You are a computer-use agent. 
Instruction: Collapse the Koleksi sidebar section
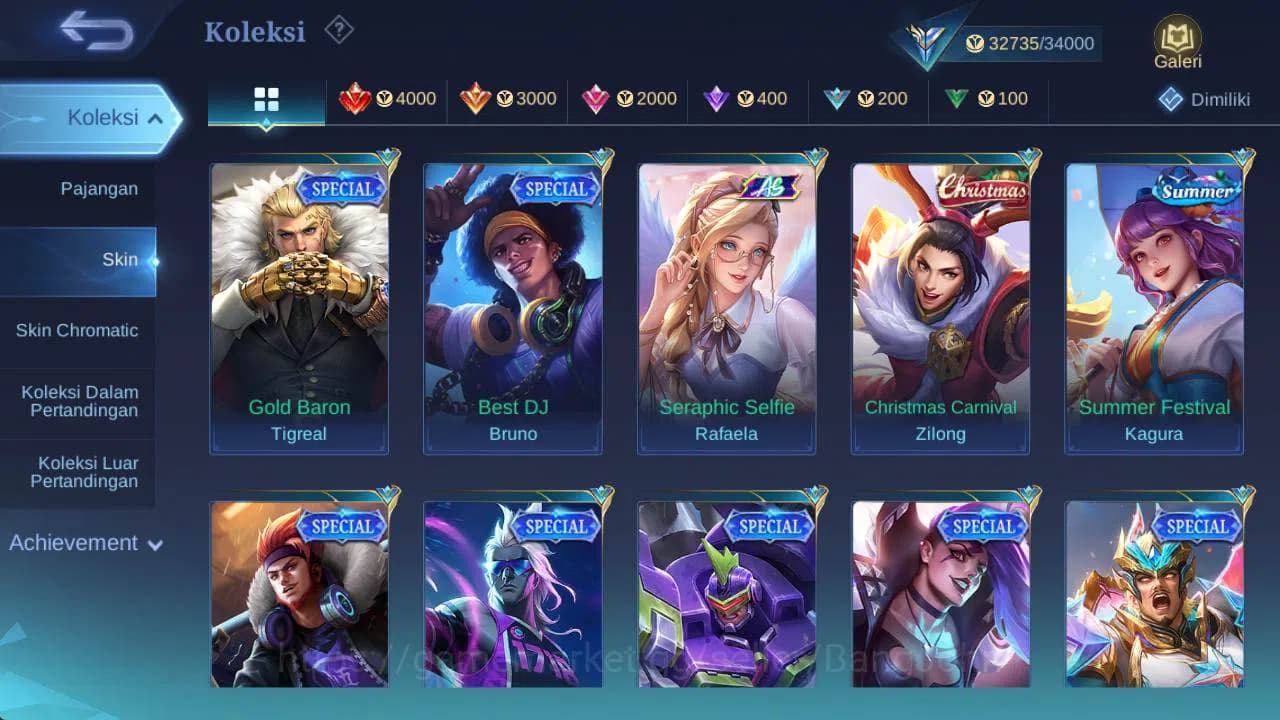[x=90, y=117]
